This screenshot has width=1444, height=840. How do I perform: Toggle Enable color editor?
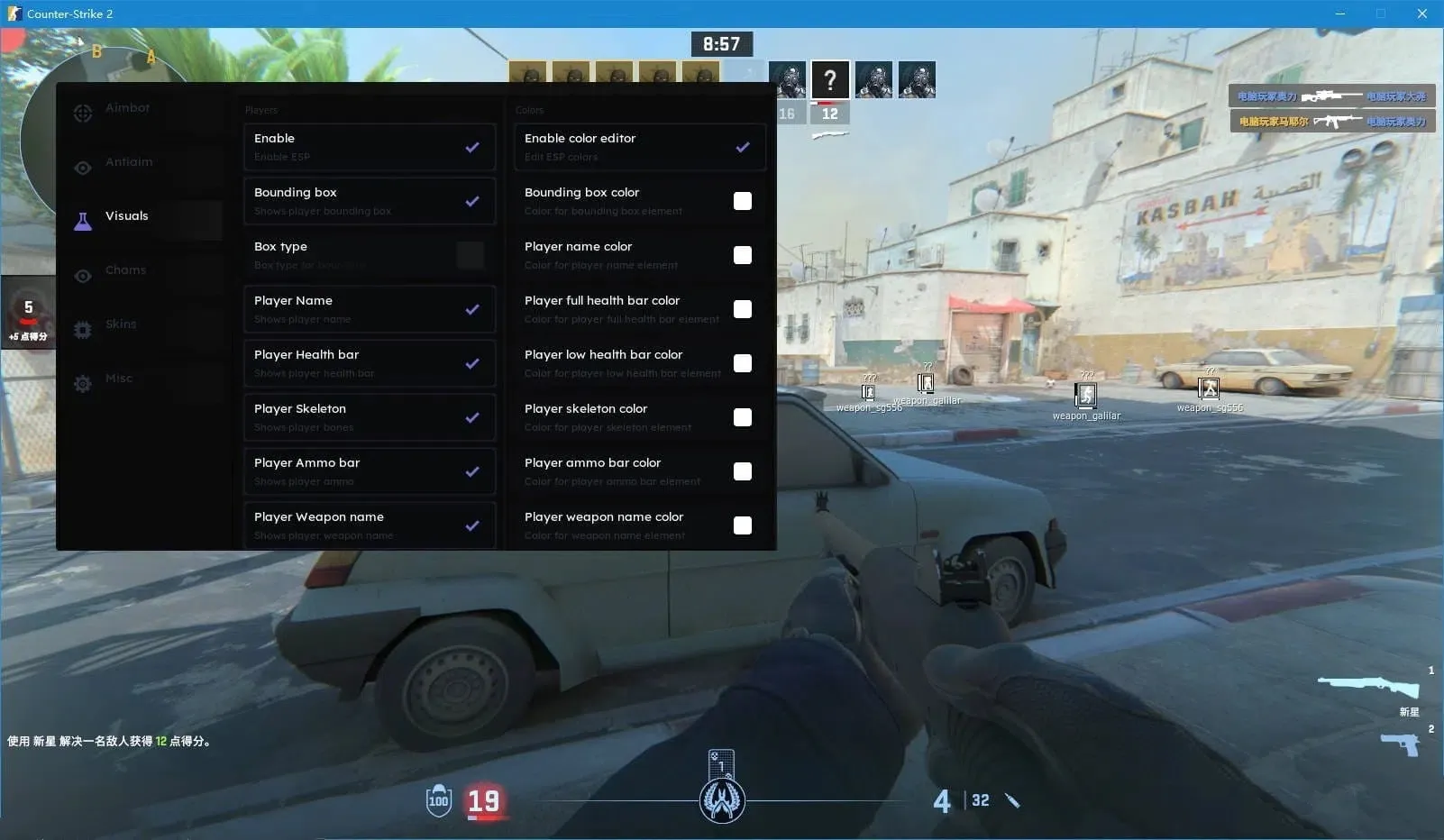click(x=743, y=147)
